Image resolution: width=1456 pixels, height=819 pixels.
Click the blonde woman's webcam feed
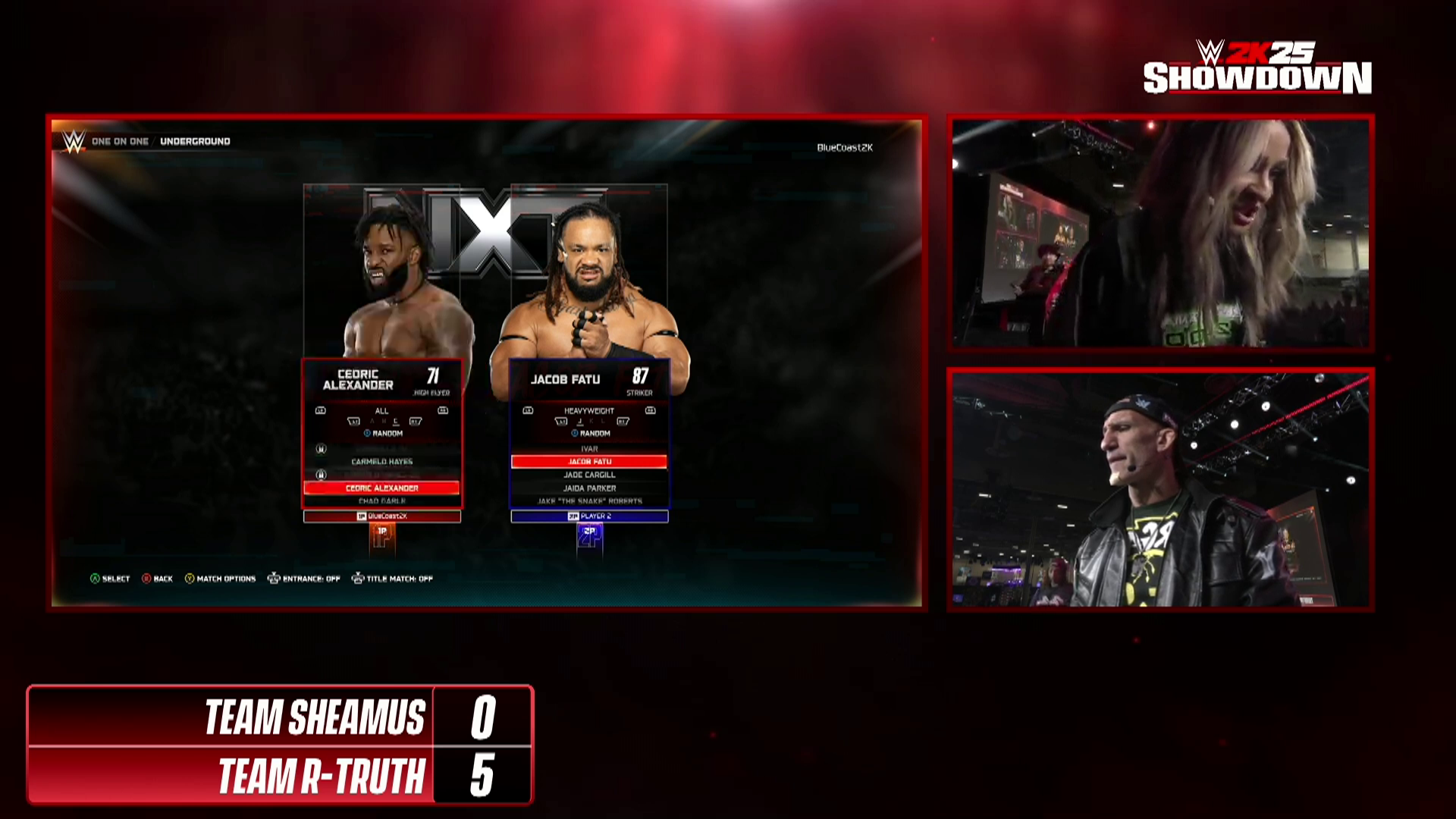click(x=1160, y=233)
